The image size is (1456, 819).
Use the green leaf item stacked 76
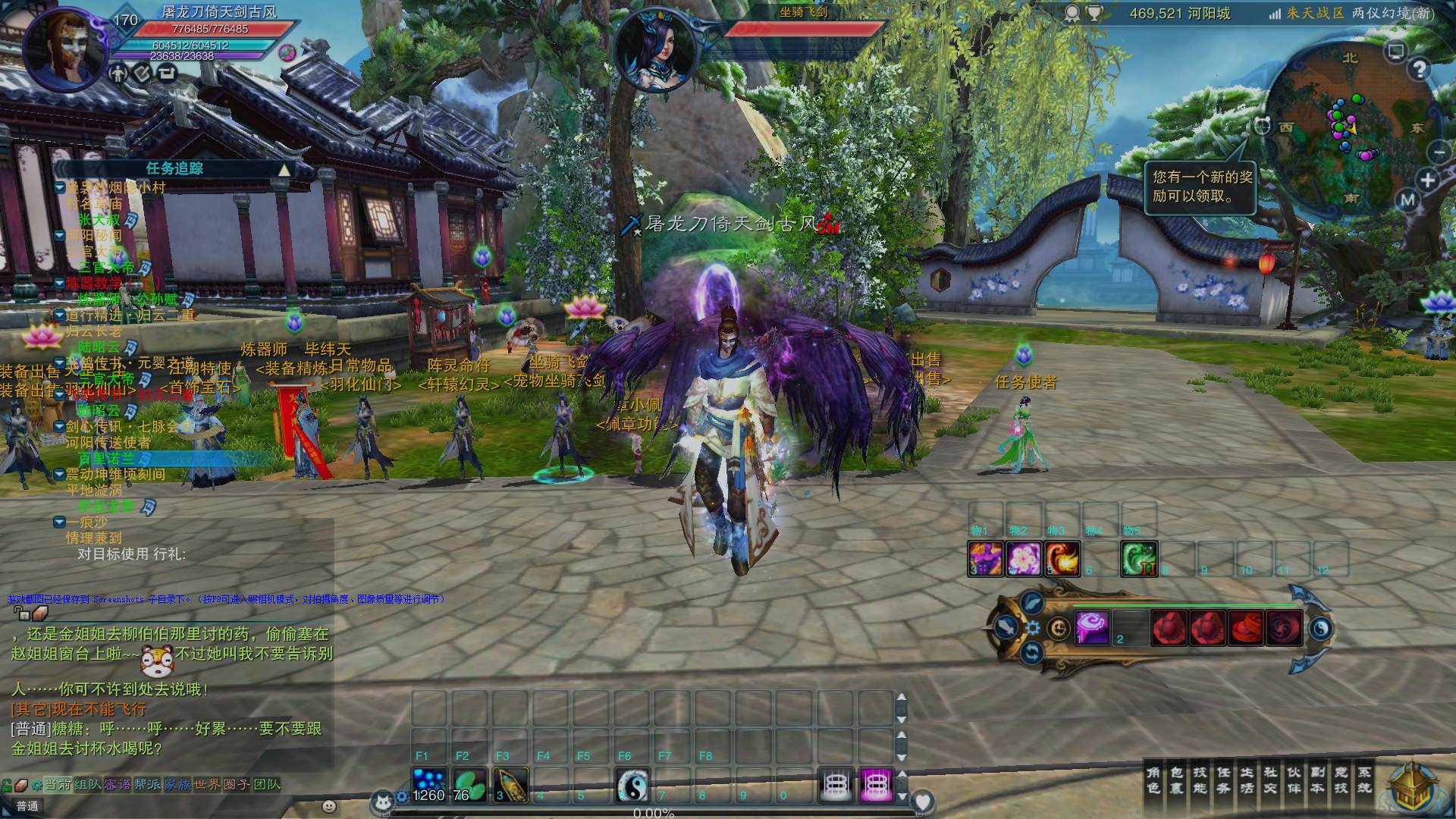tap(469, 785)
